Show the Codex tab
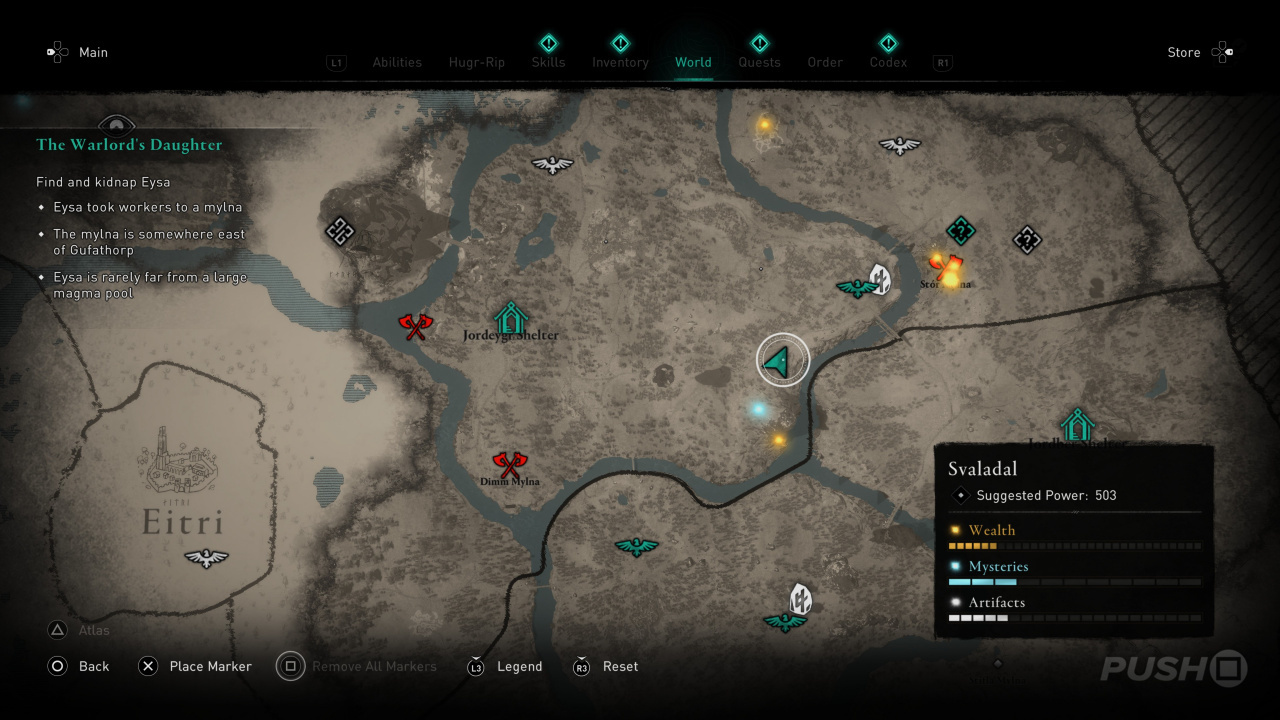Screen dimensions: 1280x720 click(x=888, y=62)
